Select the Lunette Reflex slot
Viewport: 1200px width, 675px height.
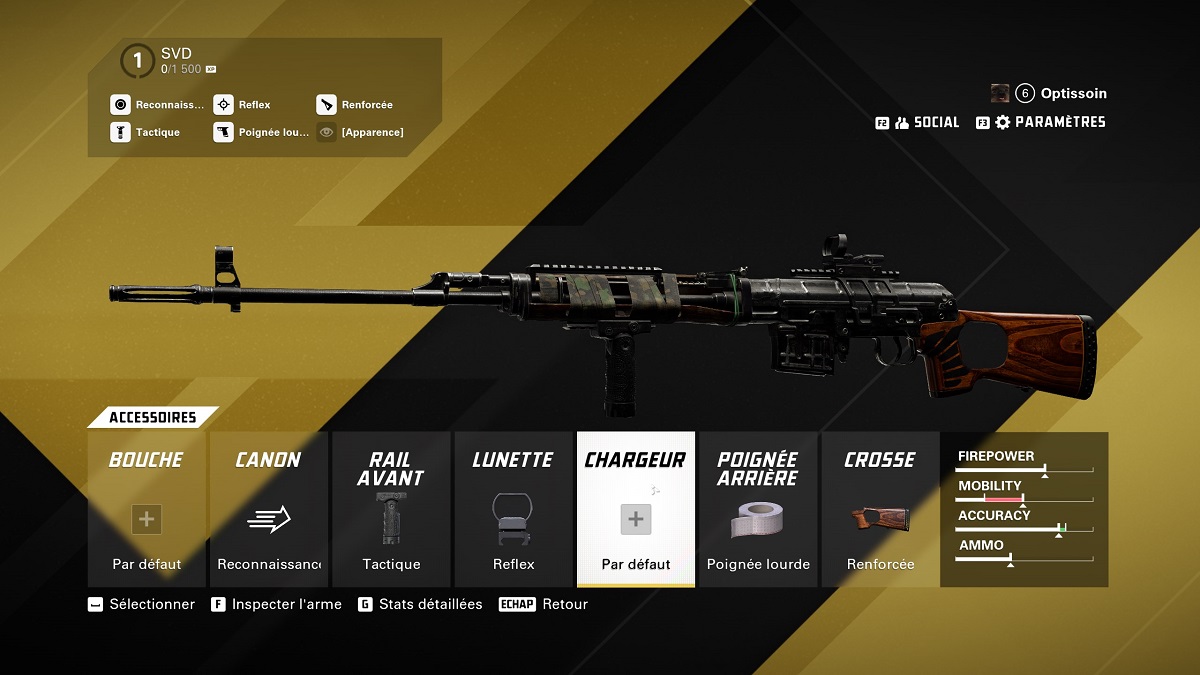pos(513,509)
